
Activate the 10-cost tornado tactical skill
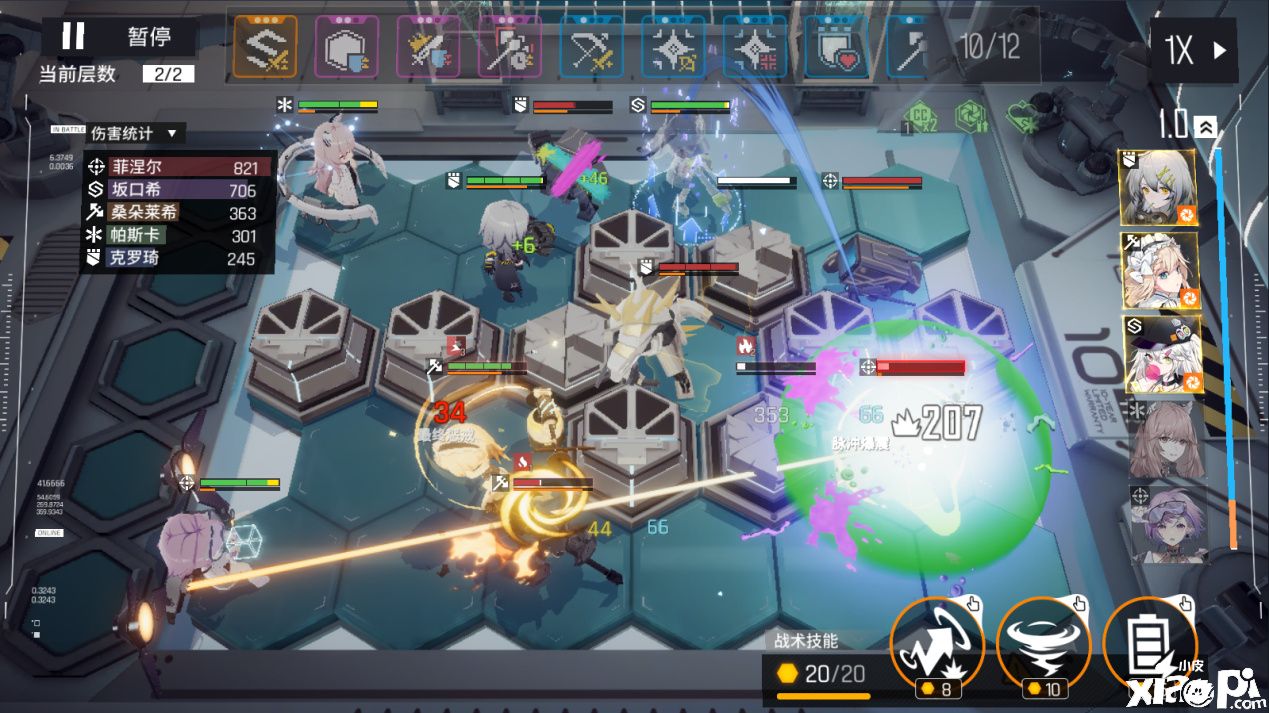1043,644
